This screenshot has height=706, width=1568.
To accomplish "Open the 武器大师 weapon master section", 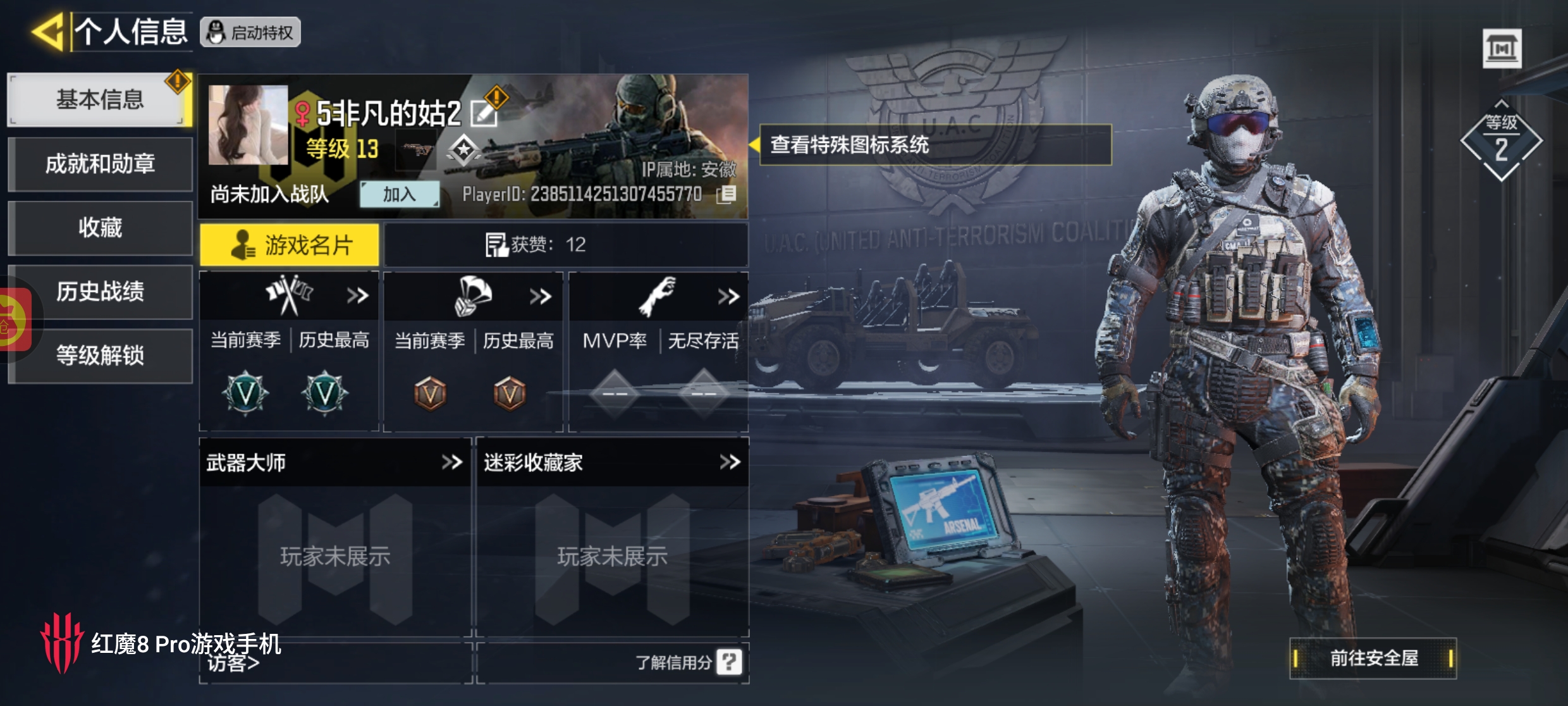I will [451, 462].
